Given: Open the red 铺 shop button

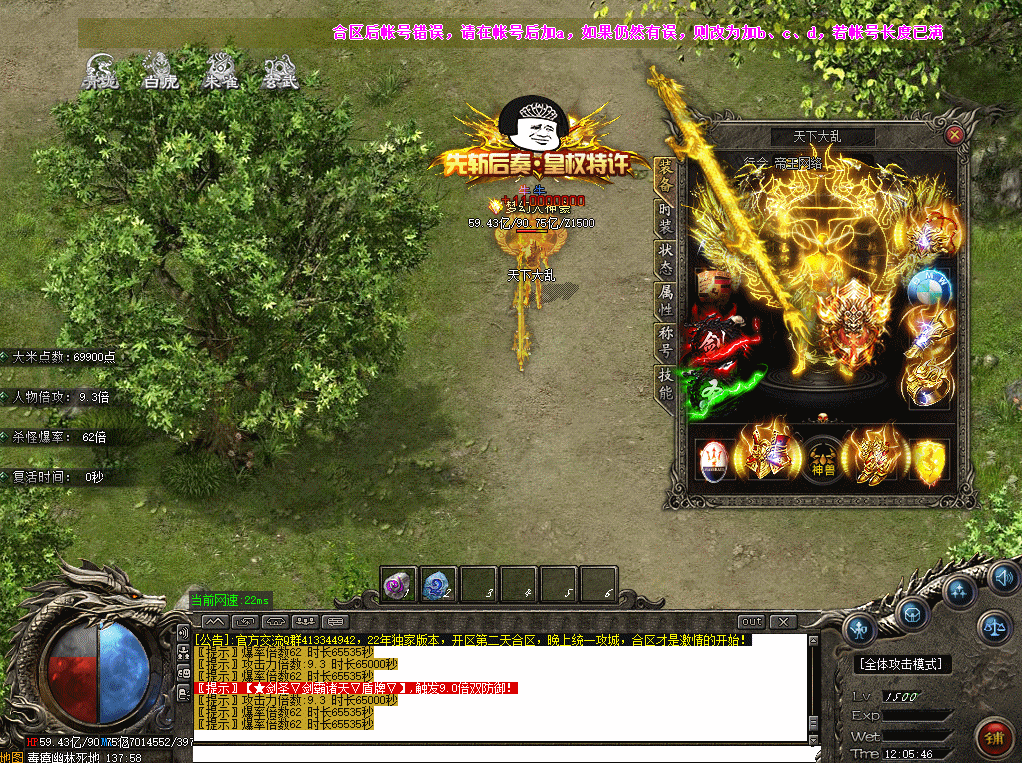Looking at the screenshot, I should [993, 738].
